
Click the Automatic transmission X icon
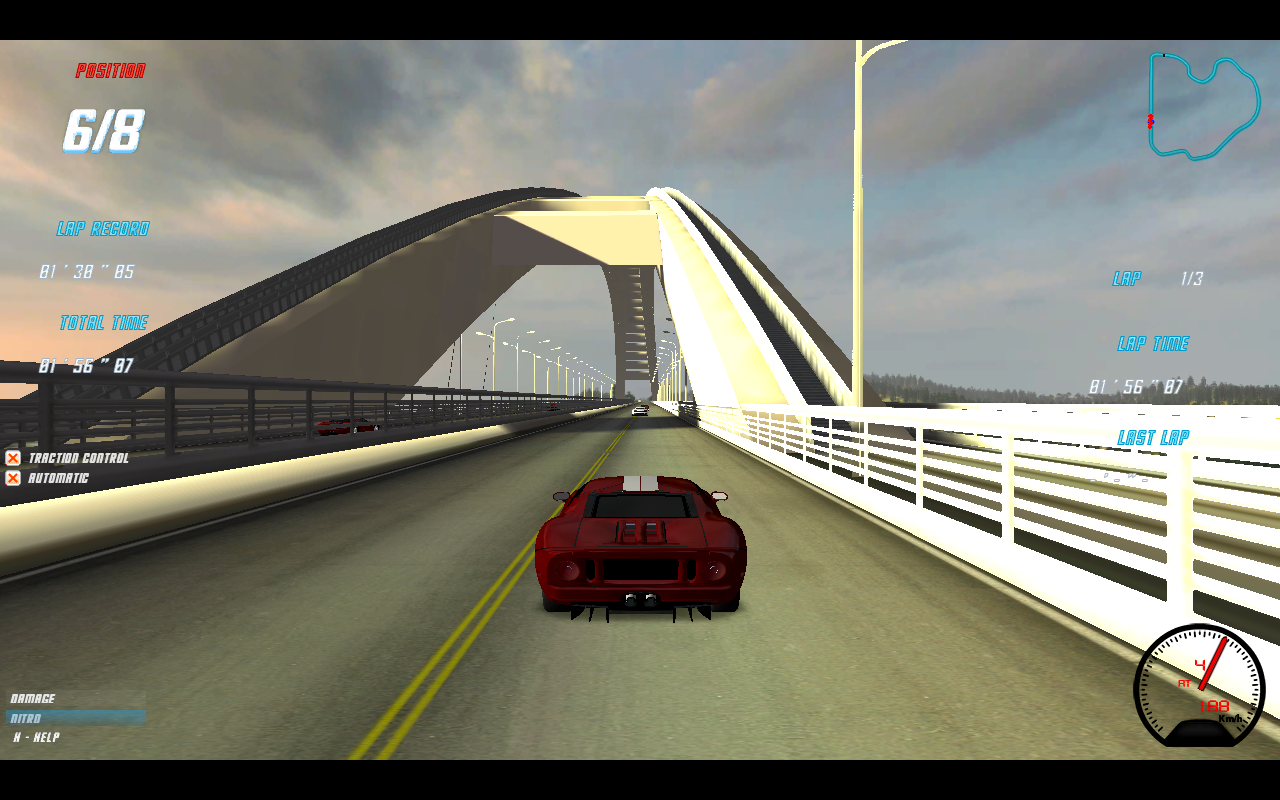click(12, 478)
